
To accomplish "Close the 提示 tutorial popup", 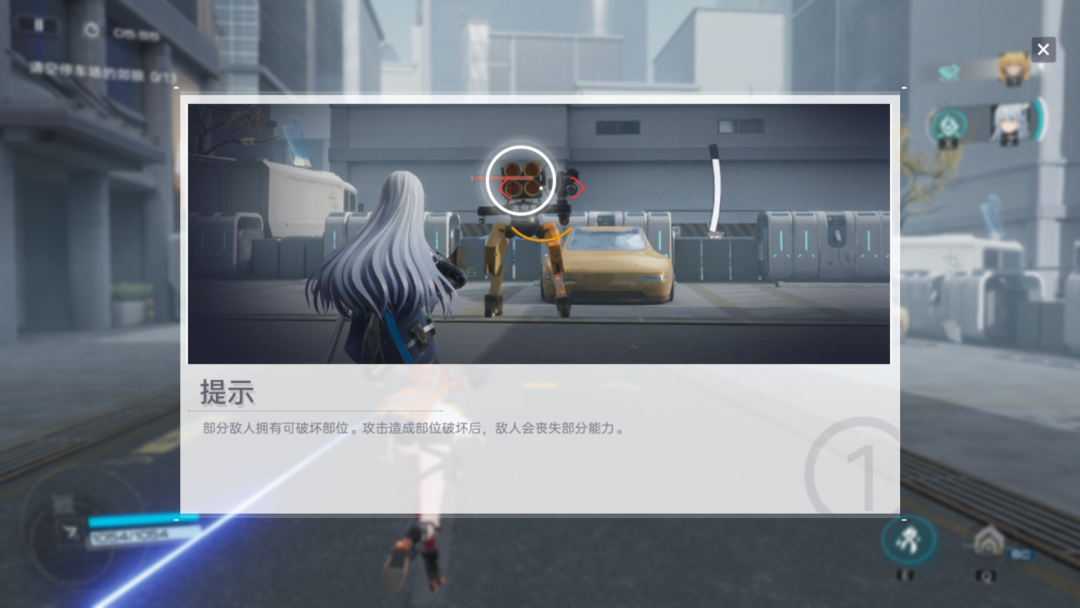I will pyautogui.click(x=1043, y=49).
